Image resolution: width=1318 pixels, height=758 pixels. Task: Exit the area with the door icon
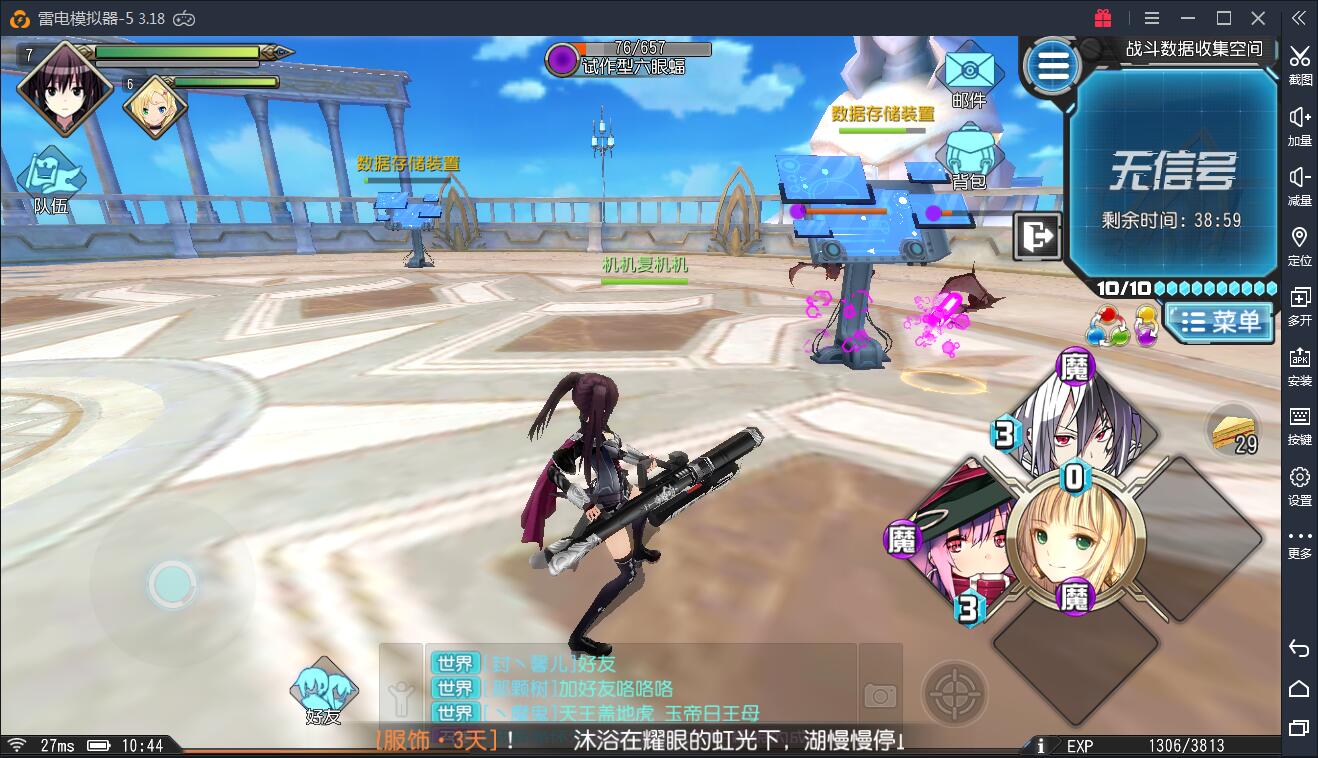[x=1038, y=237]
